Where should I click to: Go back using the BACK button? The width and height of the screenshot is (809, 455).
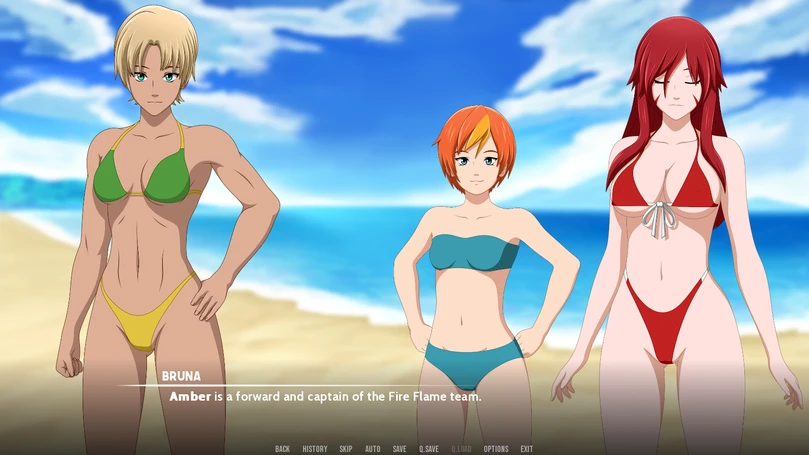coord(282,449)
